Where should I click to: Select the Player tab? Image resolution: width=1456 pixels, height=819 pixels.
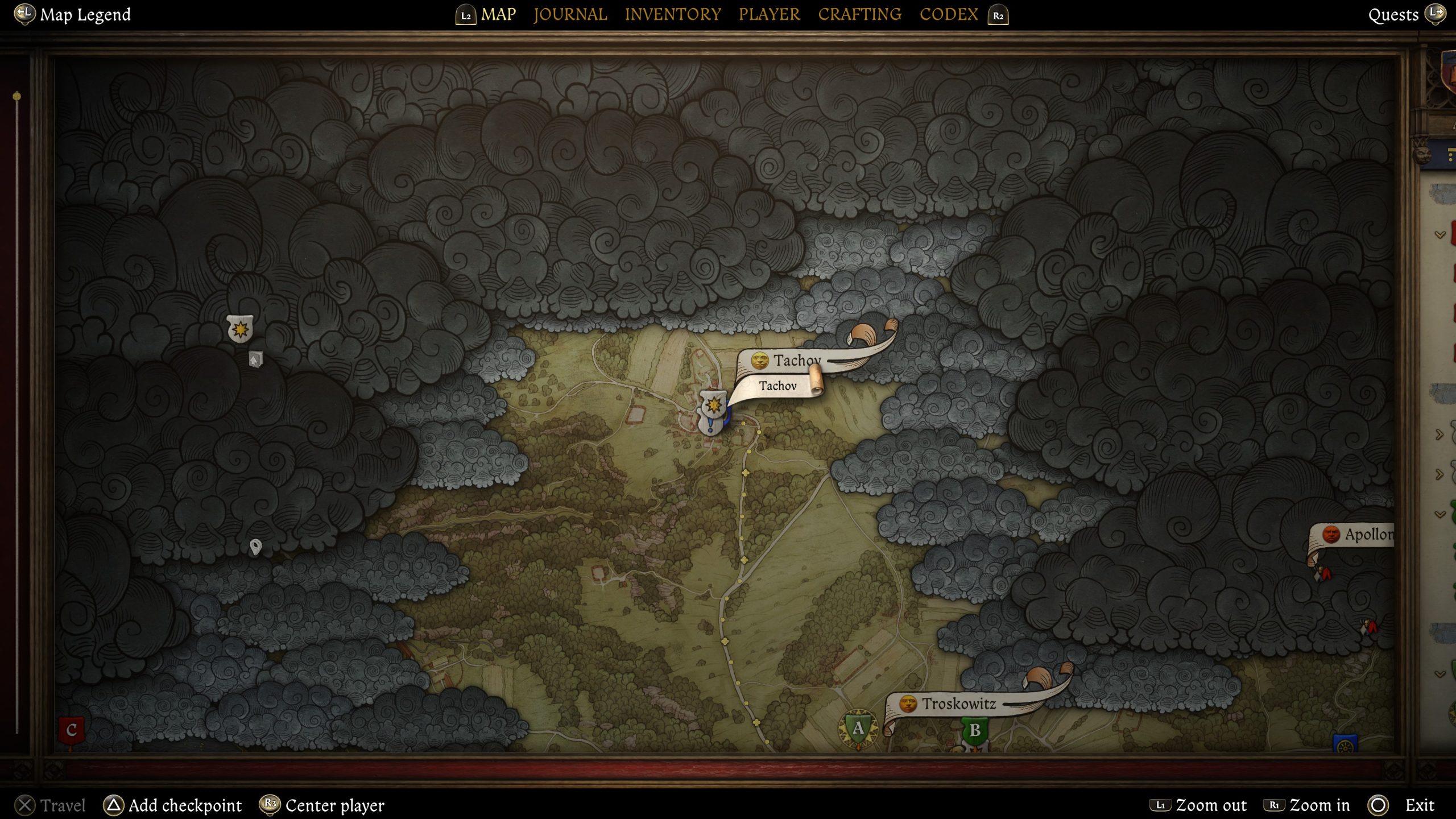[x=769, y=14]
